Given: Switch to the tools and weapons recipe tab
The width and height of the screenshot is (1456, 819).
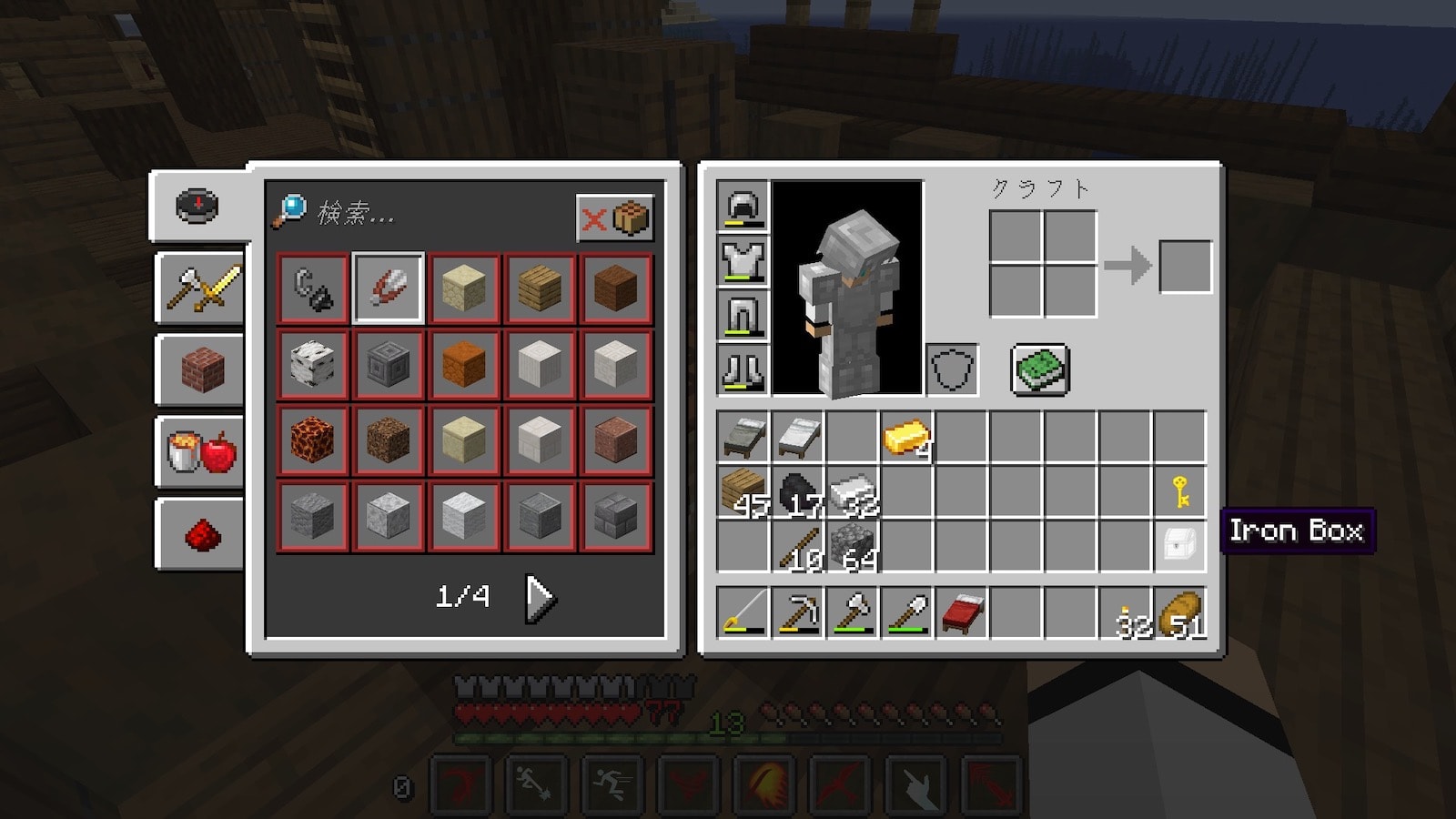Looking at the screenshot, I should [201, 288].
